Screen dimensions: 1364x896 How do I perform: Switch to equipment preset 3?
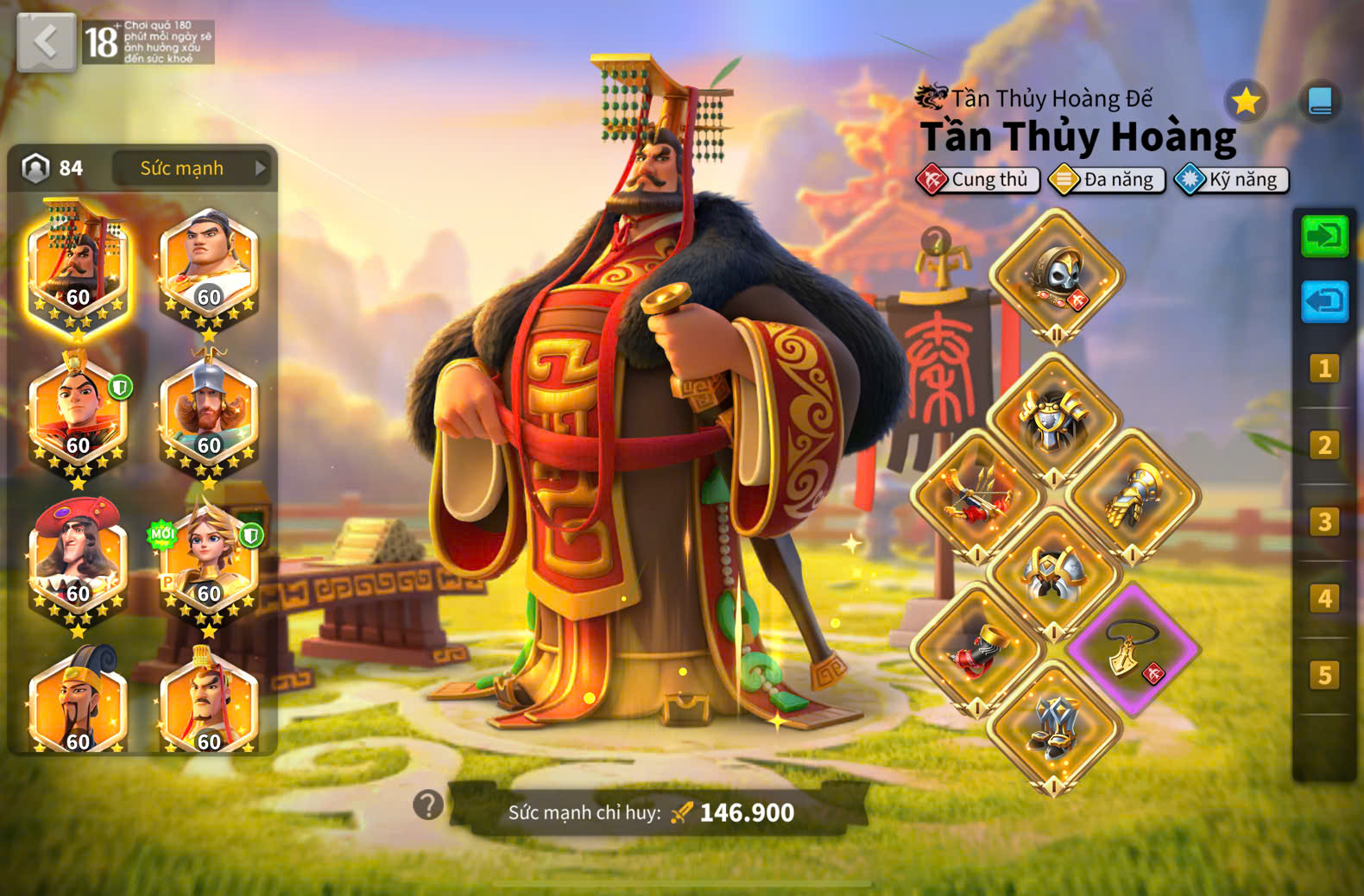(x=1323, y=522)
